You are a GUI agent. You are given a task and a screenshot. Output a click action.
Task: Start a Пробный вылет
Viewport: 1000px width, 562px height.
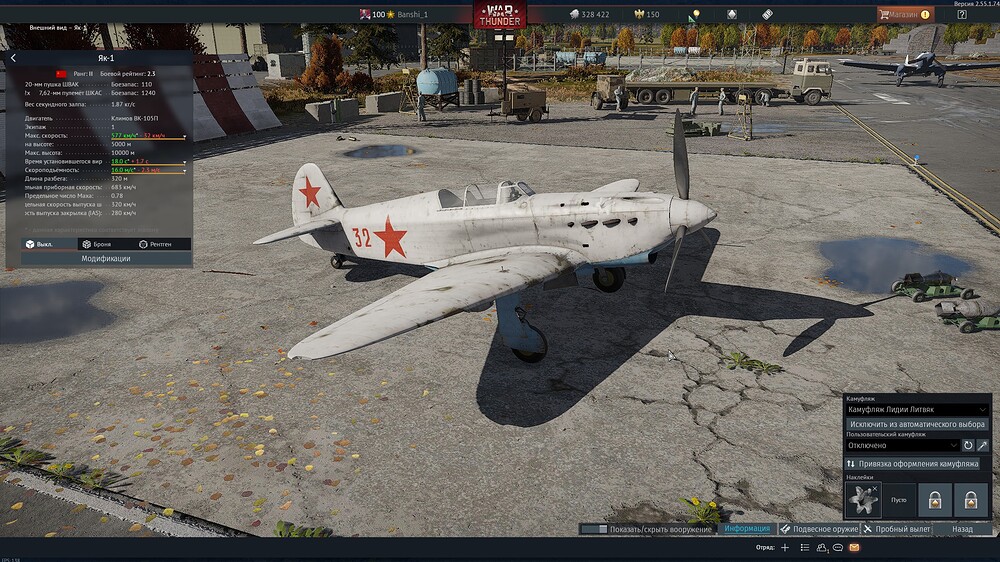tap(897, 528)
